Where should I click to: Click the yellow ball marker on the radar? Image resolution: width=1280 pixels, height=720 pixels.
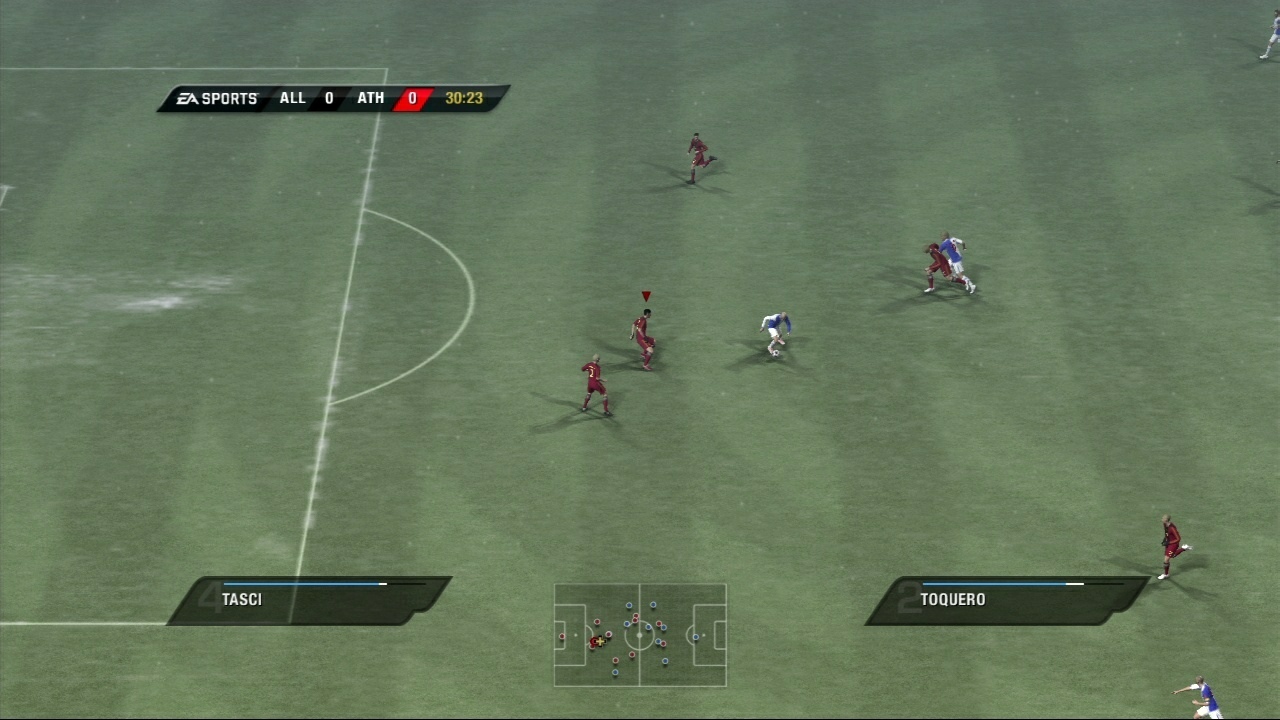point(600,641)
